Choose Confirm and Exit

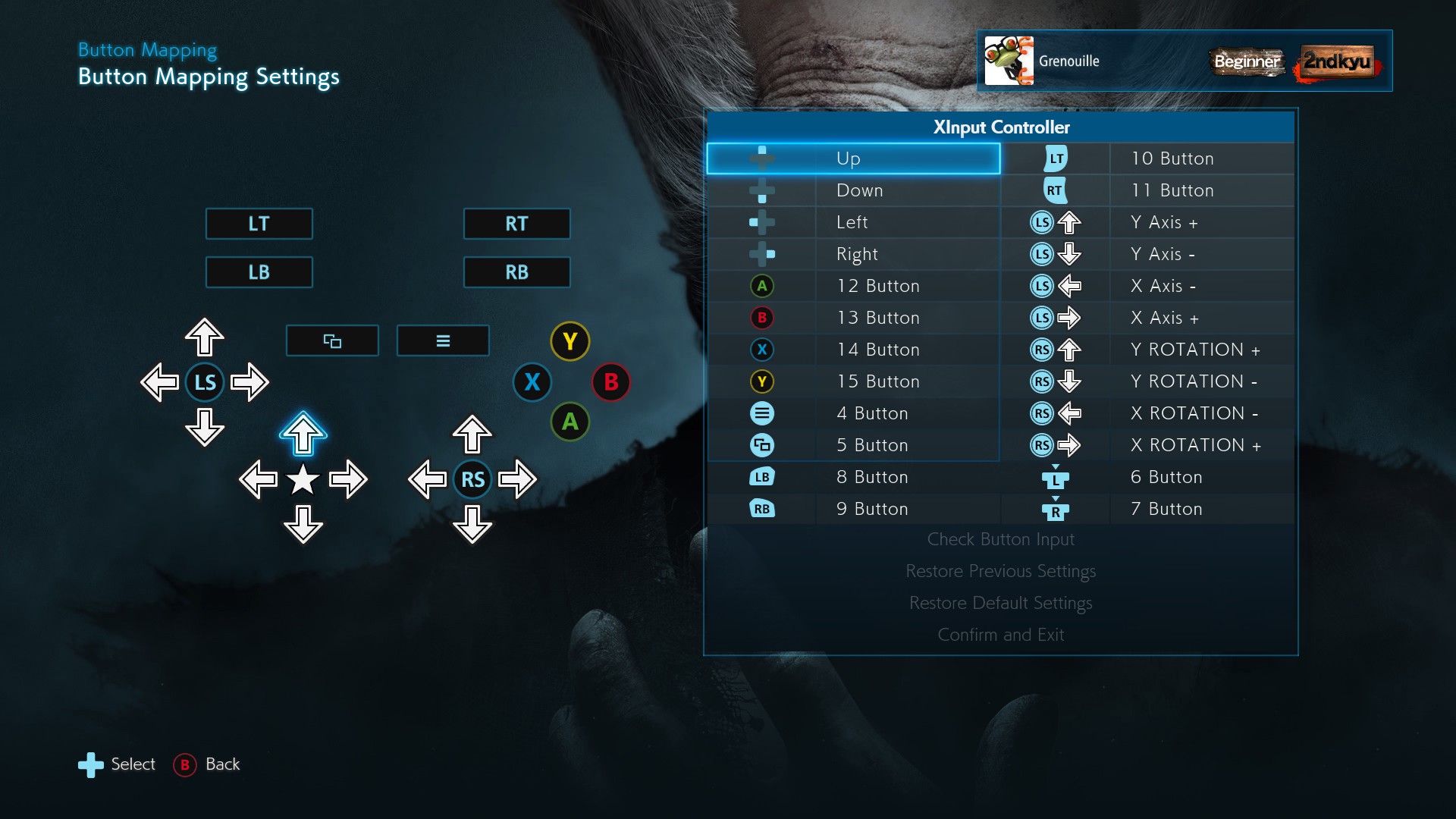1001,635
